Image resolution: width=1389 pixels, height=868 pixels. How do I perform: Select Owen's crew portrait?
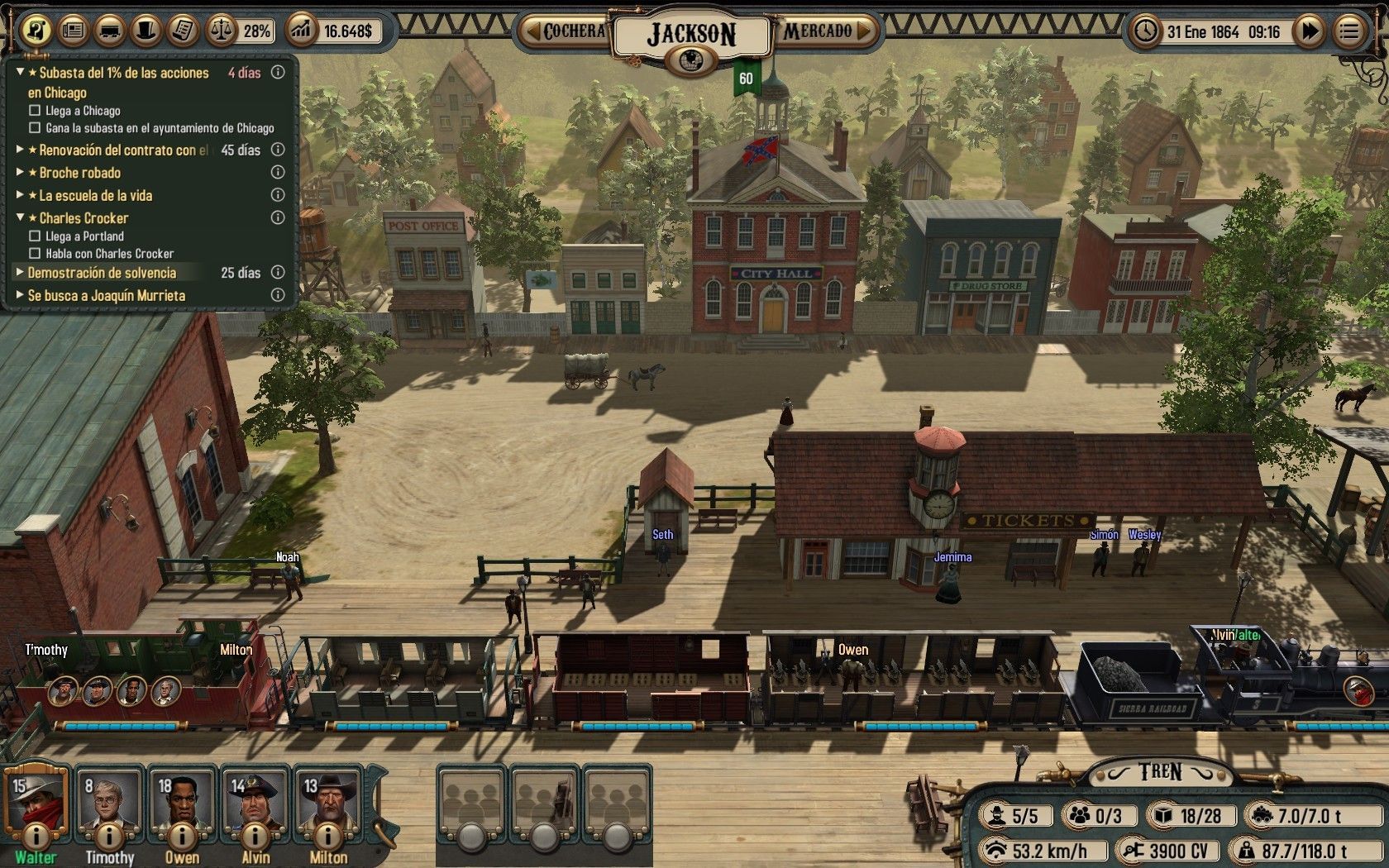pyautogui.click(x=182, y=802)
